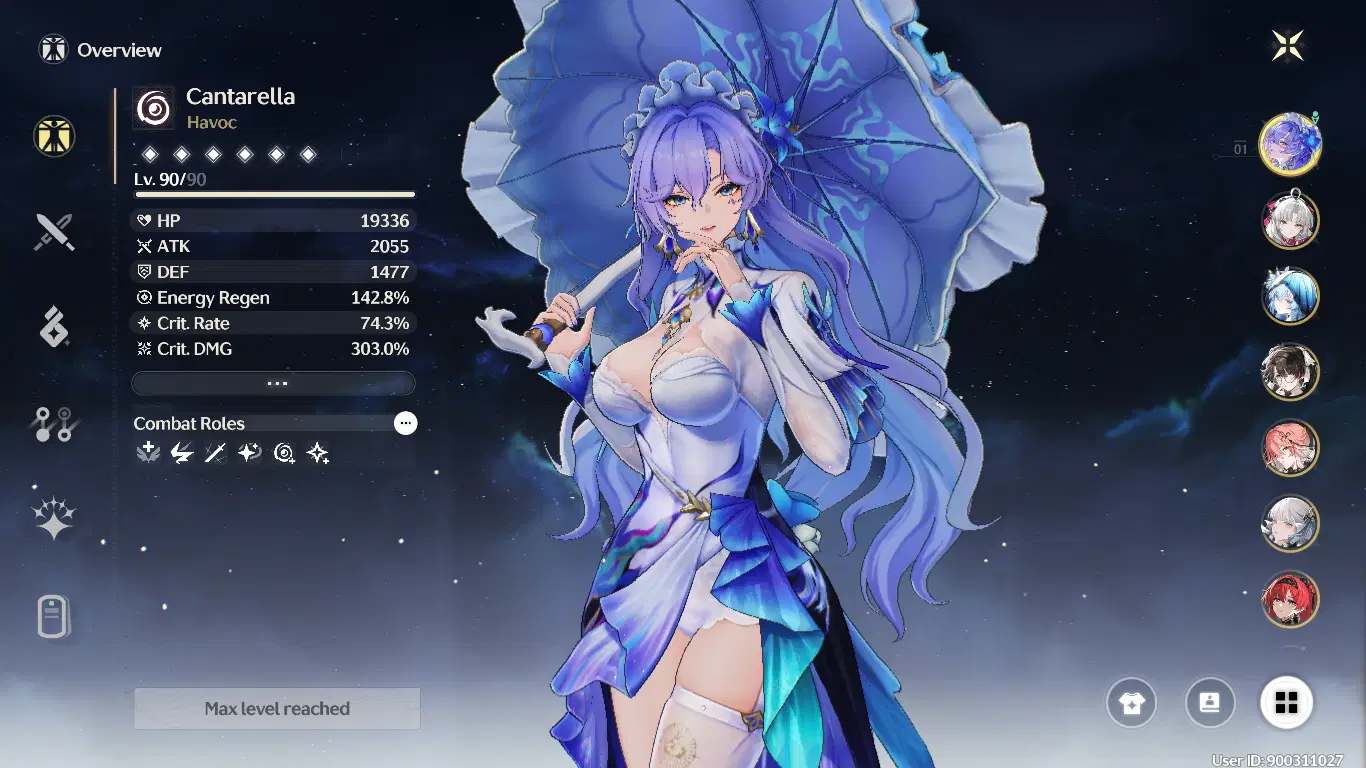
Task: Open the outfit t-shirt button near bottom right
Action: click(1133, 703)
